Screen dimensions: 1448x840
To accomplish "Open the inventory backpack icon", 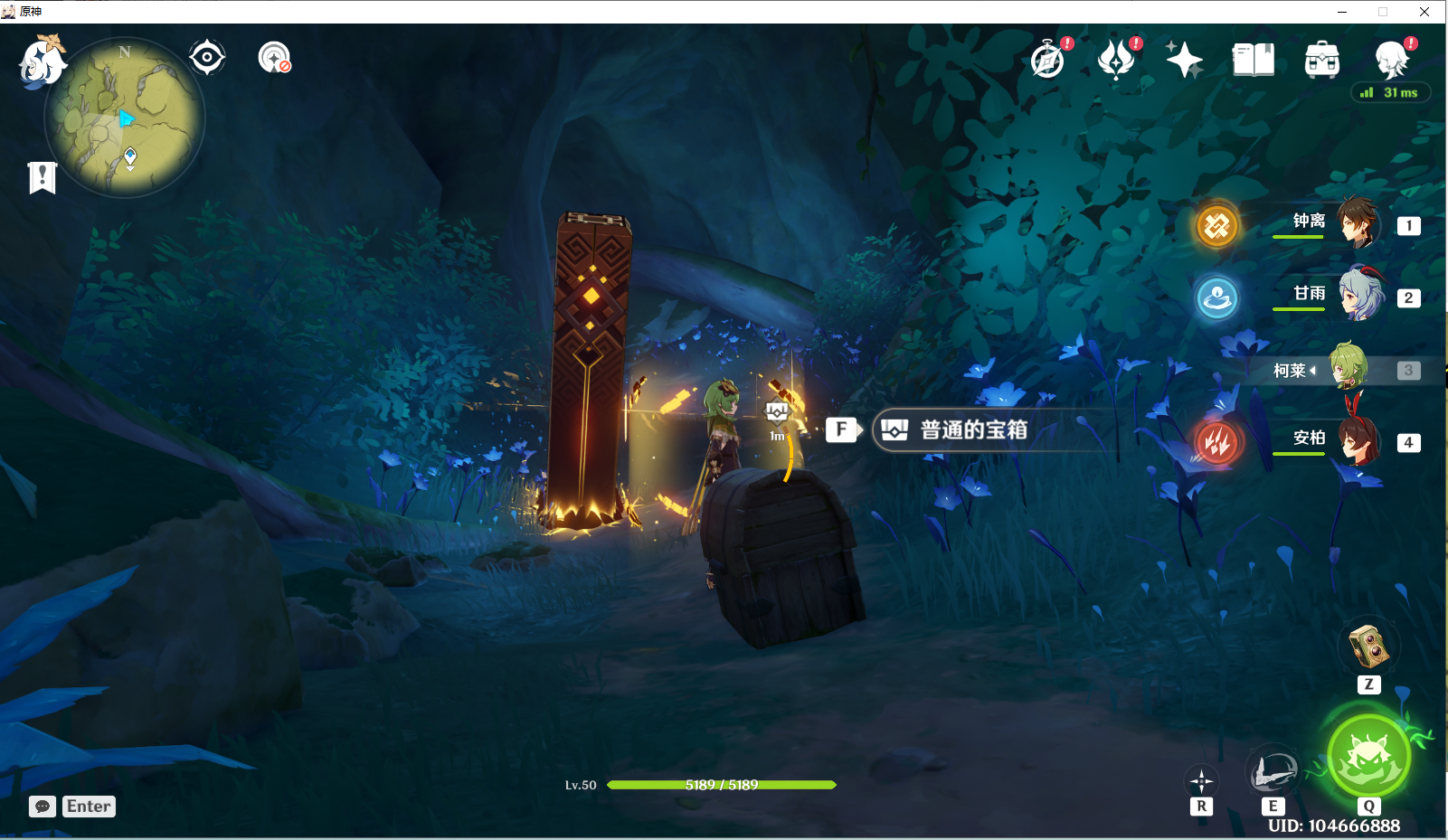I will point(1320,58).
